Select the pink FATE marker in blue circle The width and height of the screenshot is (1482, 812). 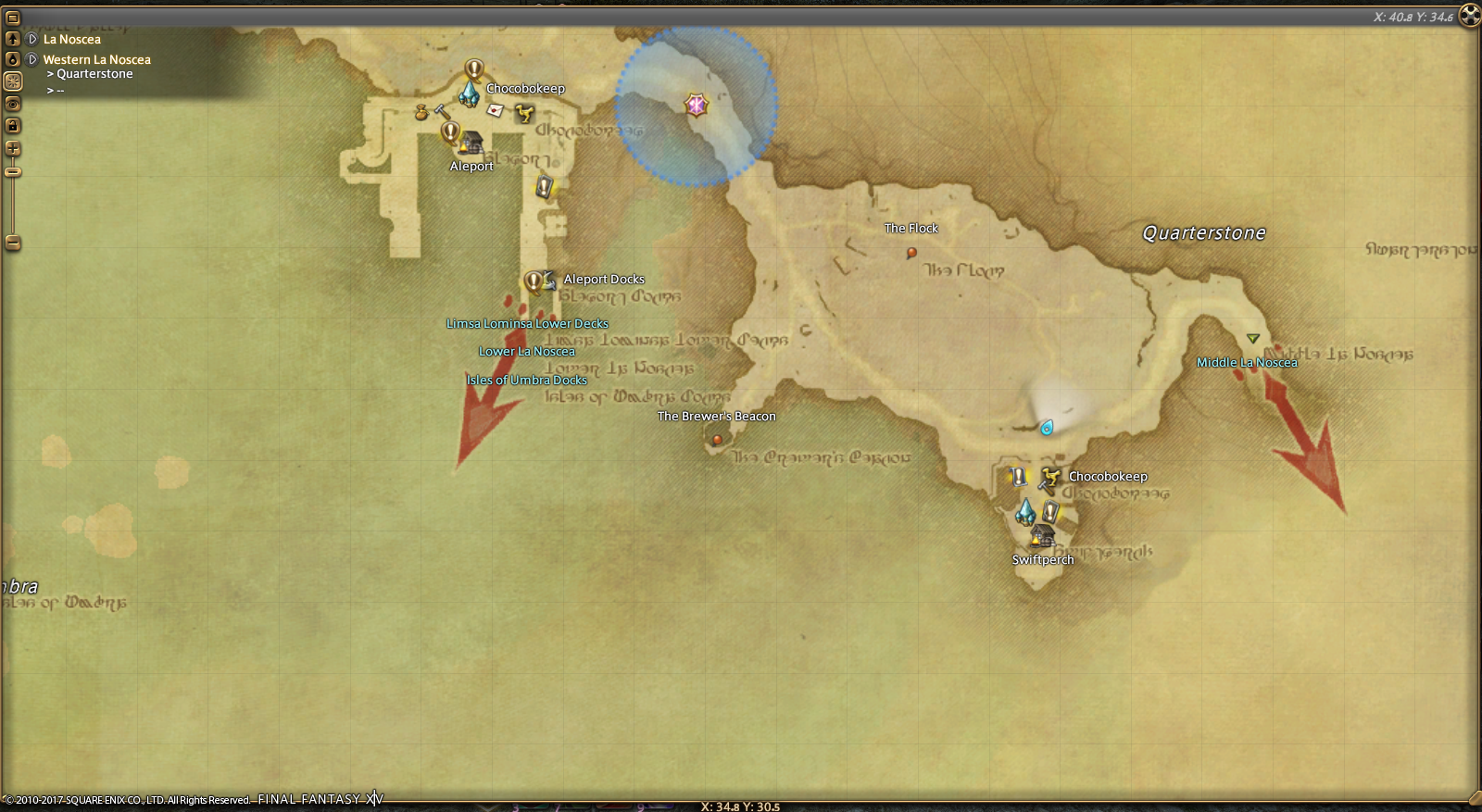696,105
